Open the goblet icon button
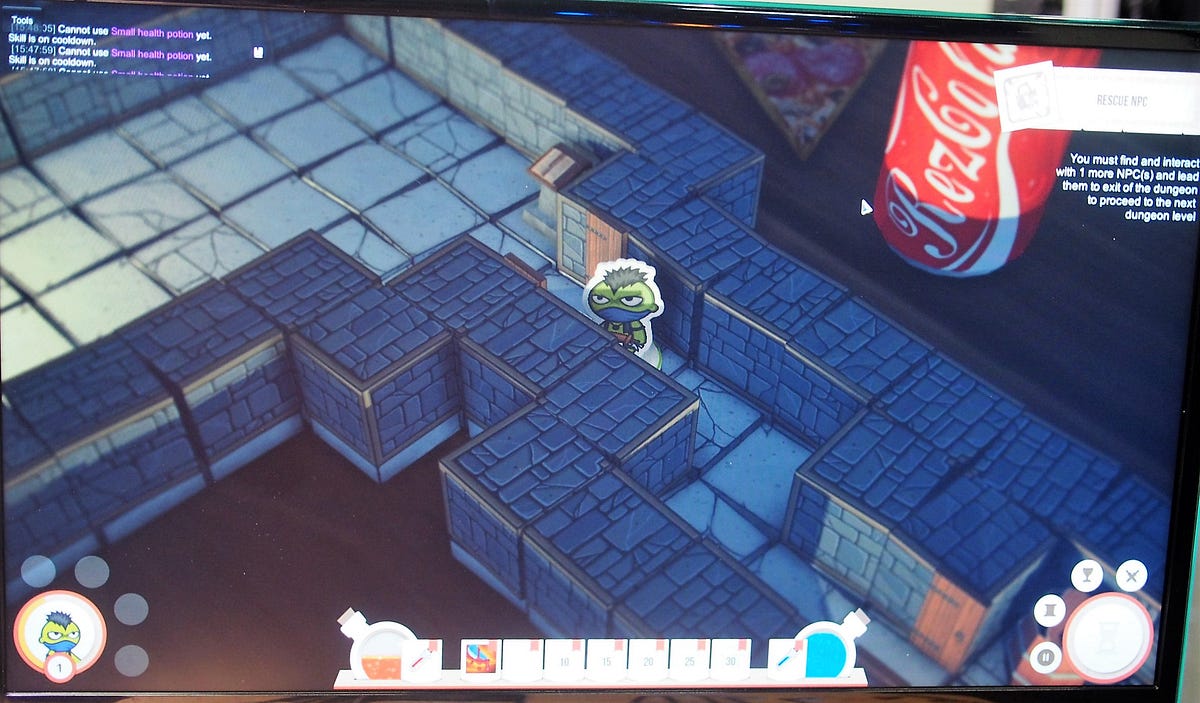The image size is (1200, 703). 1086,575
